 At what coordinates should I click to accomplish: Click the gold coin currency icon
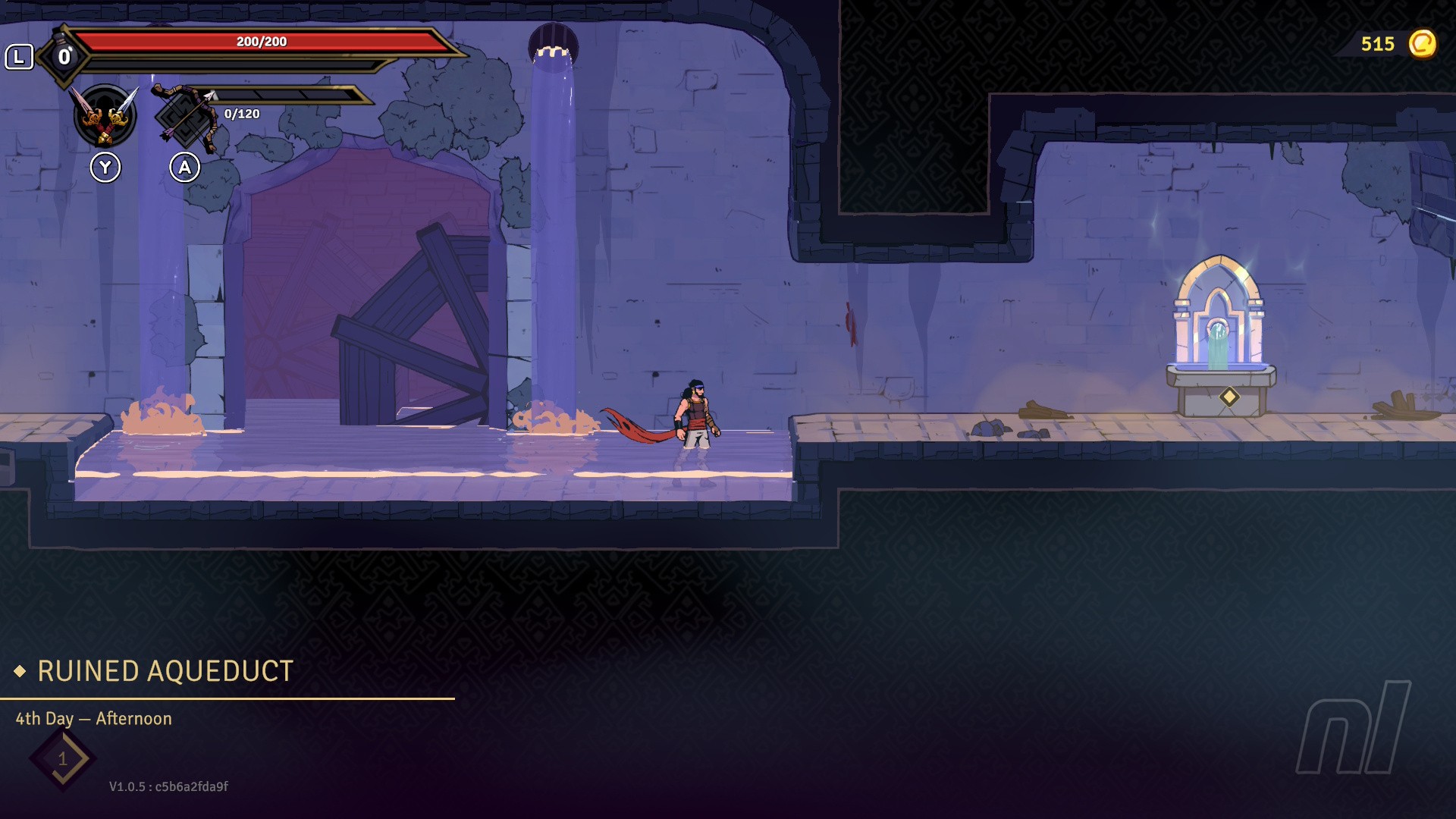coord(1422,44)
